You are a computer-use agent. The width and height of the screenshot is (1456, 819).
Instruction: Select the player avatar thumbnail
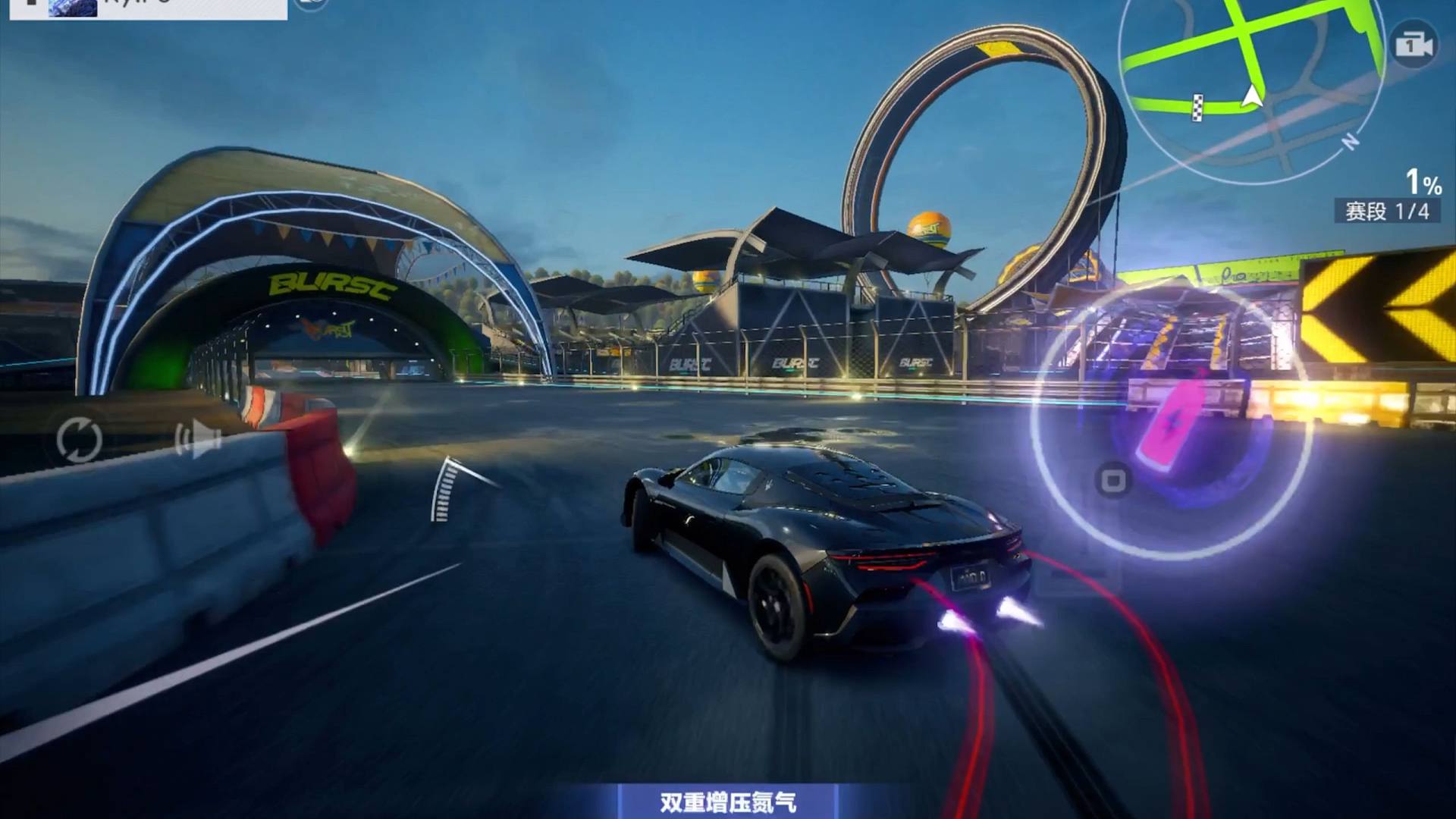pyautogui.click(x=73, y=8)
